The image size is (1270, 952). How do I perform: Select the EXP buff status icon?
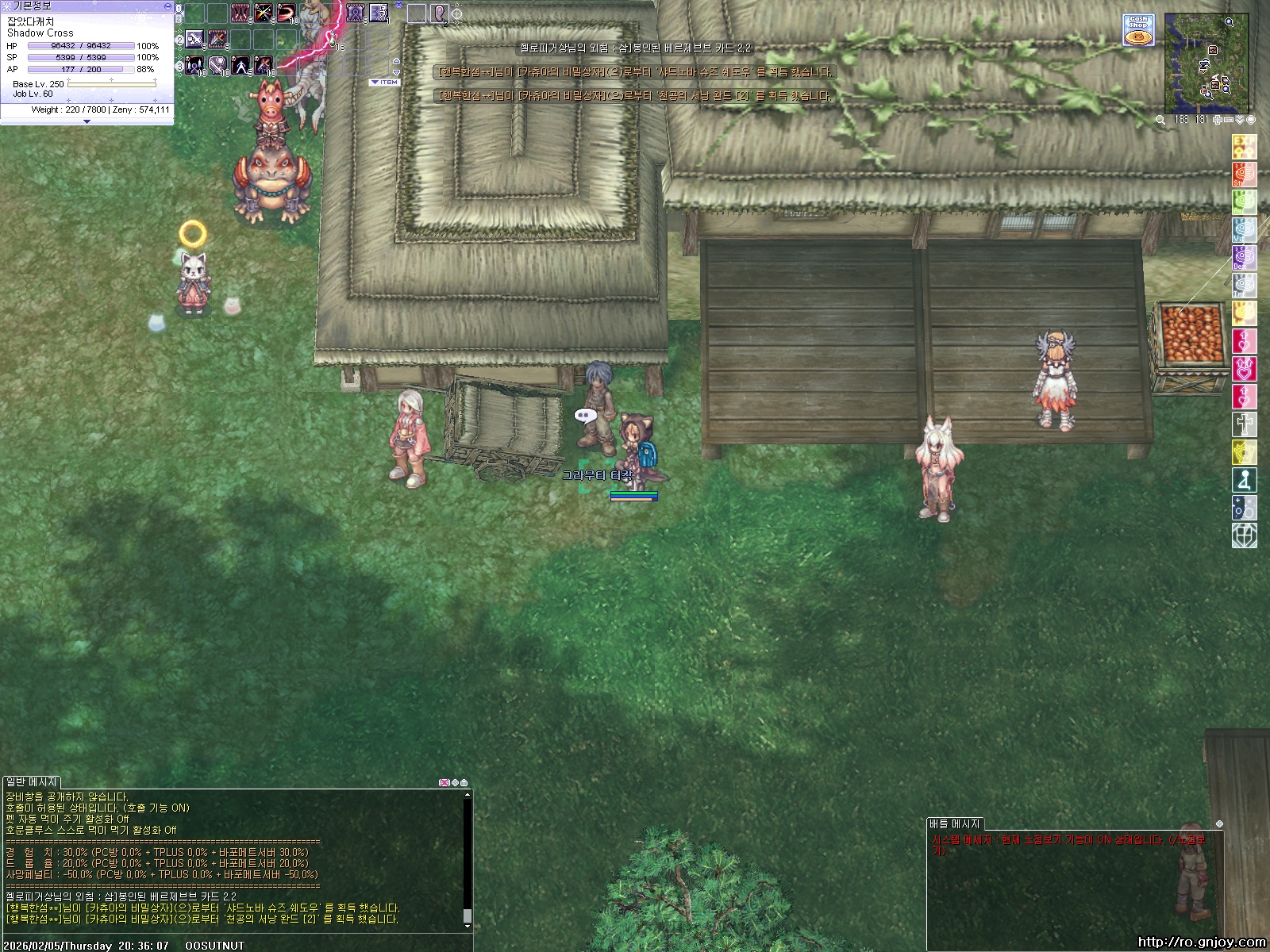[x=1244, y=147]
